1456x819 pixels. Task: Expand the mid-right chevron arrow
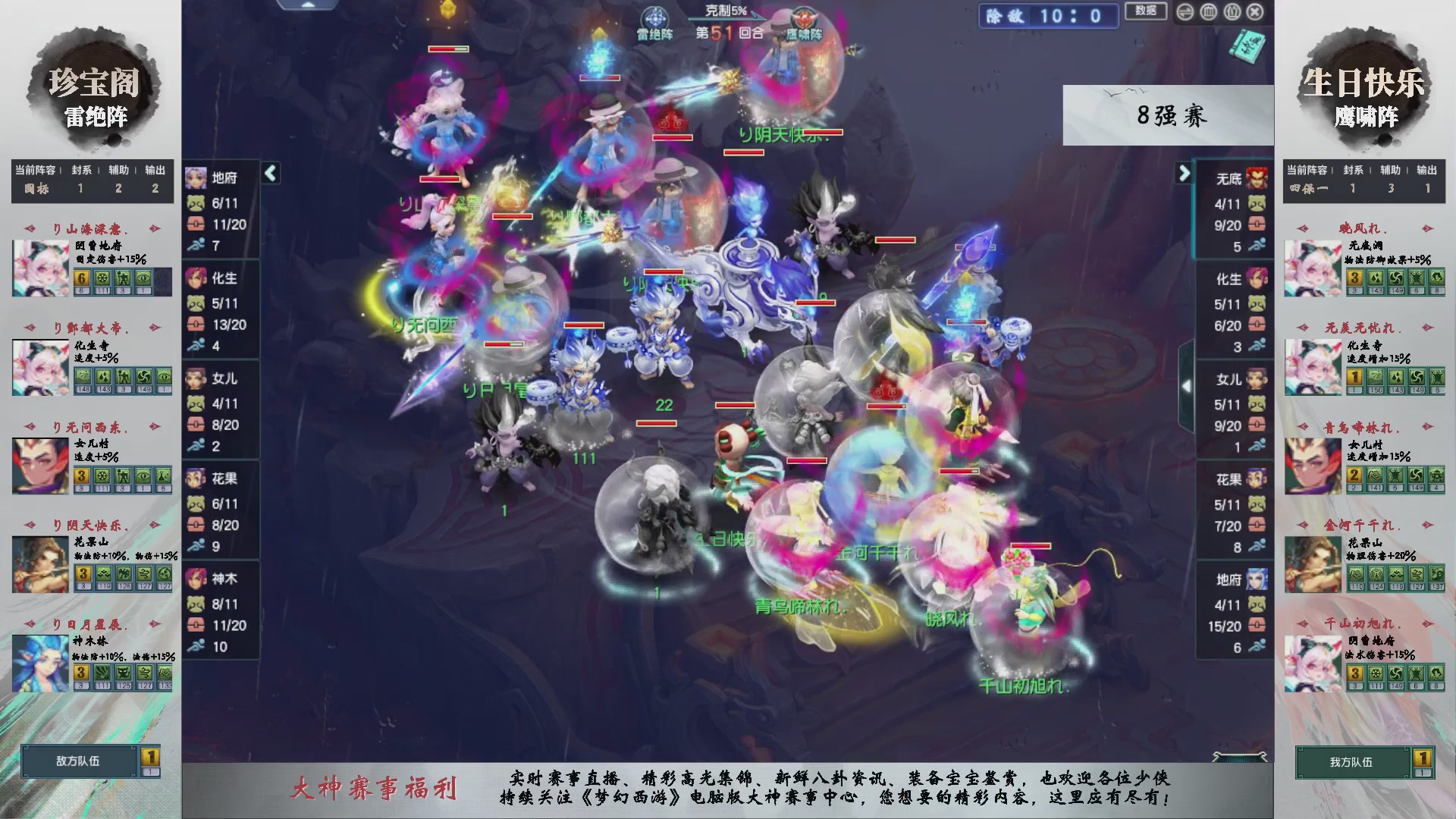click(x=1188, y=386)
